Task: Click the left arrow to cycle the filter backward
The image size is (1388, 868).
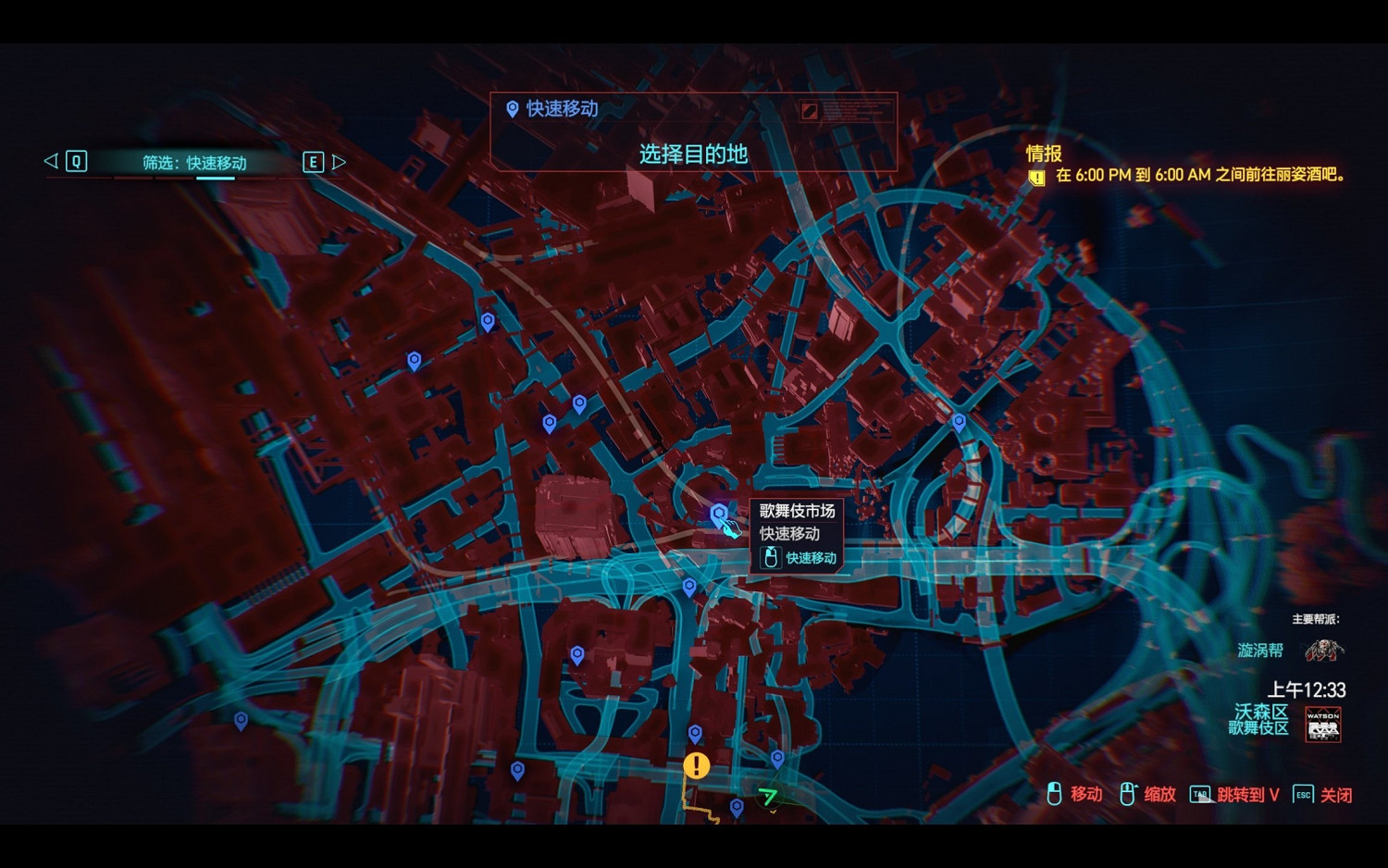Action: [49, 161]
